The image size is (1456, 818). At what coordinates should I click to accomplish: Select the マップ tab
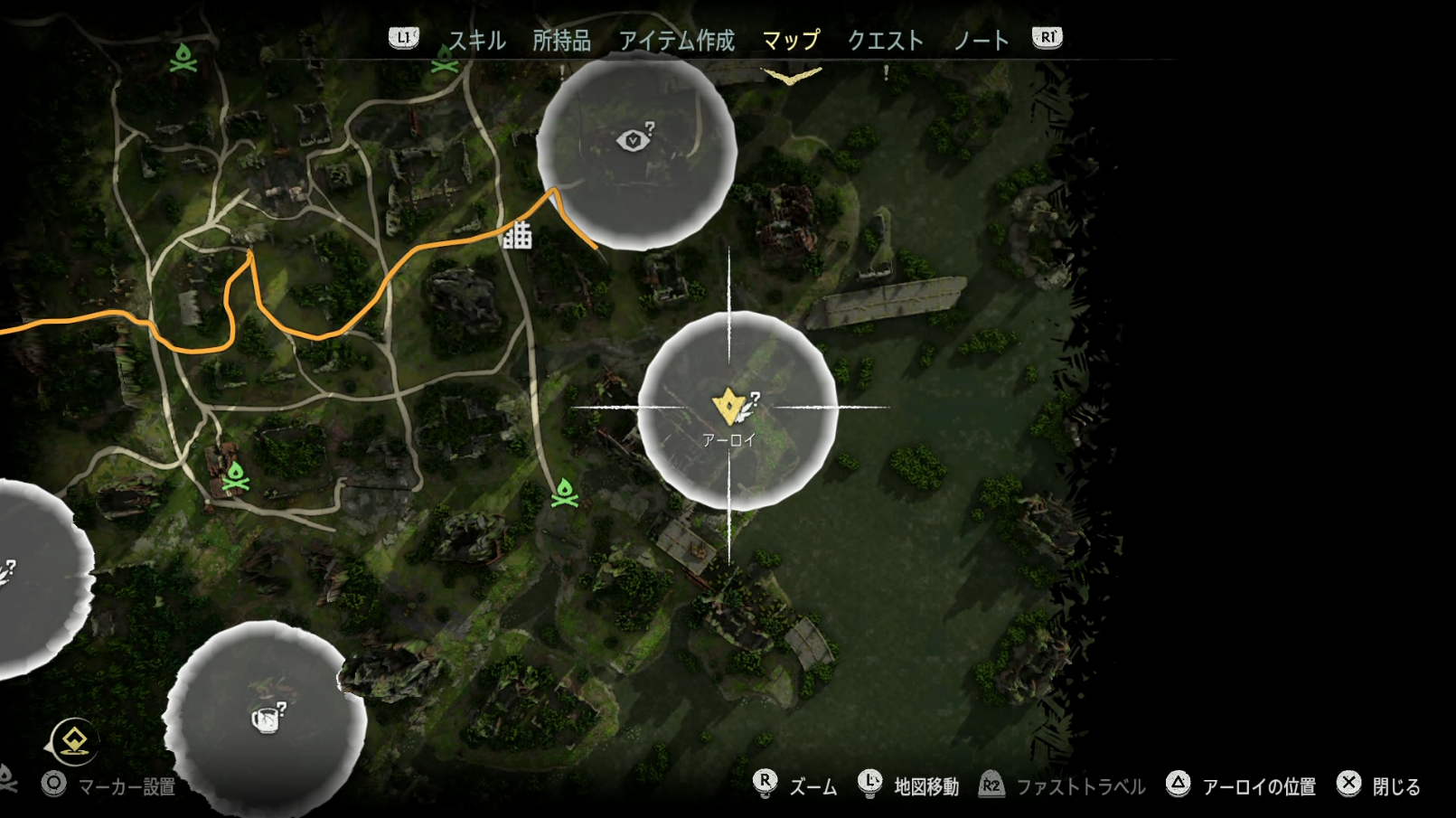tap(791, 40)
